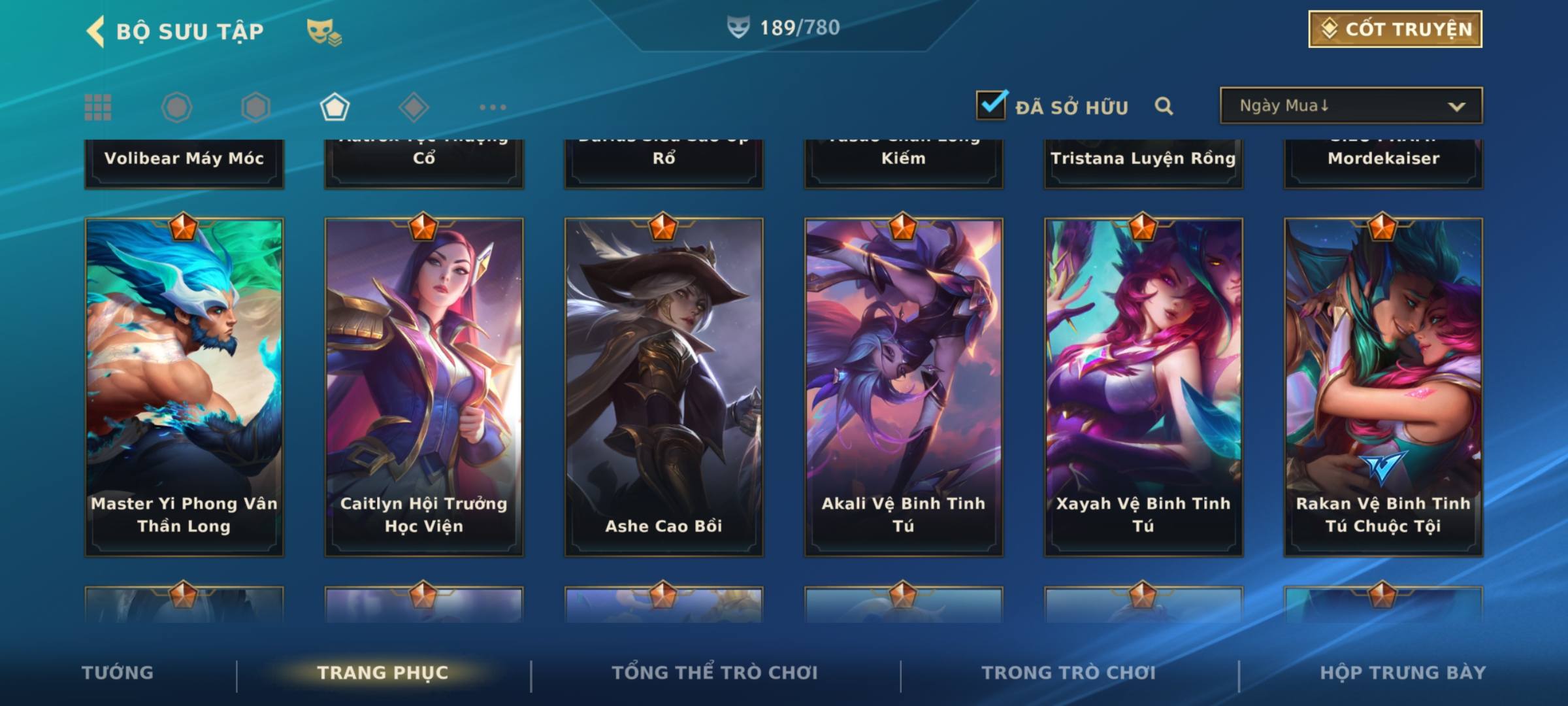The image size is (1568, 706).
Task: Click the mask and coins icon
Action: (x=323, y=31)
